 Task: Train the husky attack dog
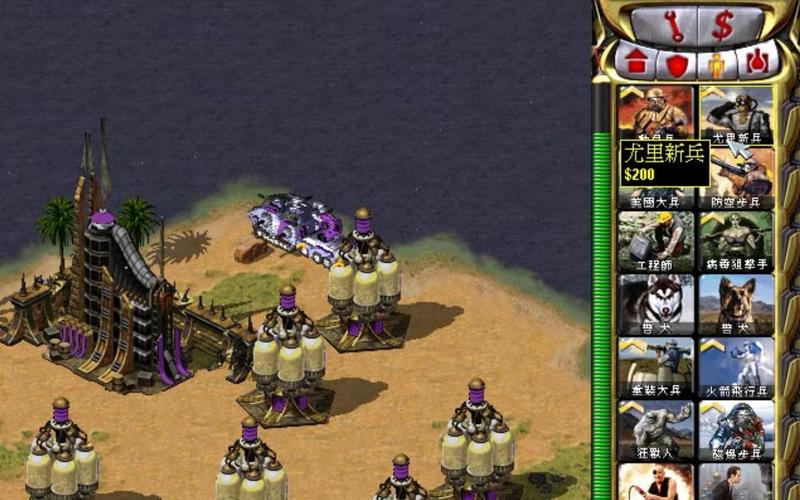pyautogui.click(x=656, y=304)
